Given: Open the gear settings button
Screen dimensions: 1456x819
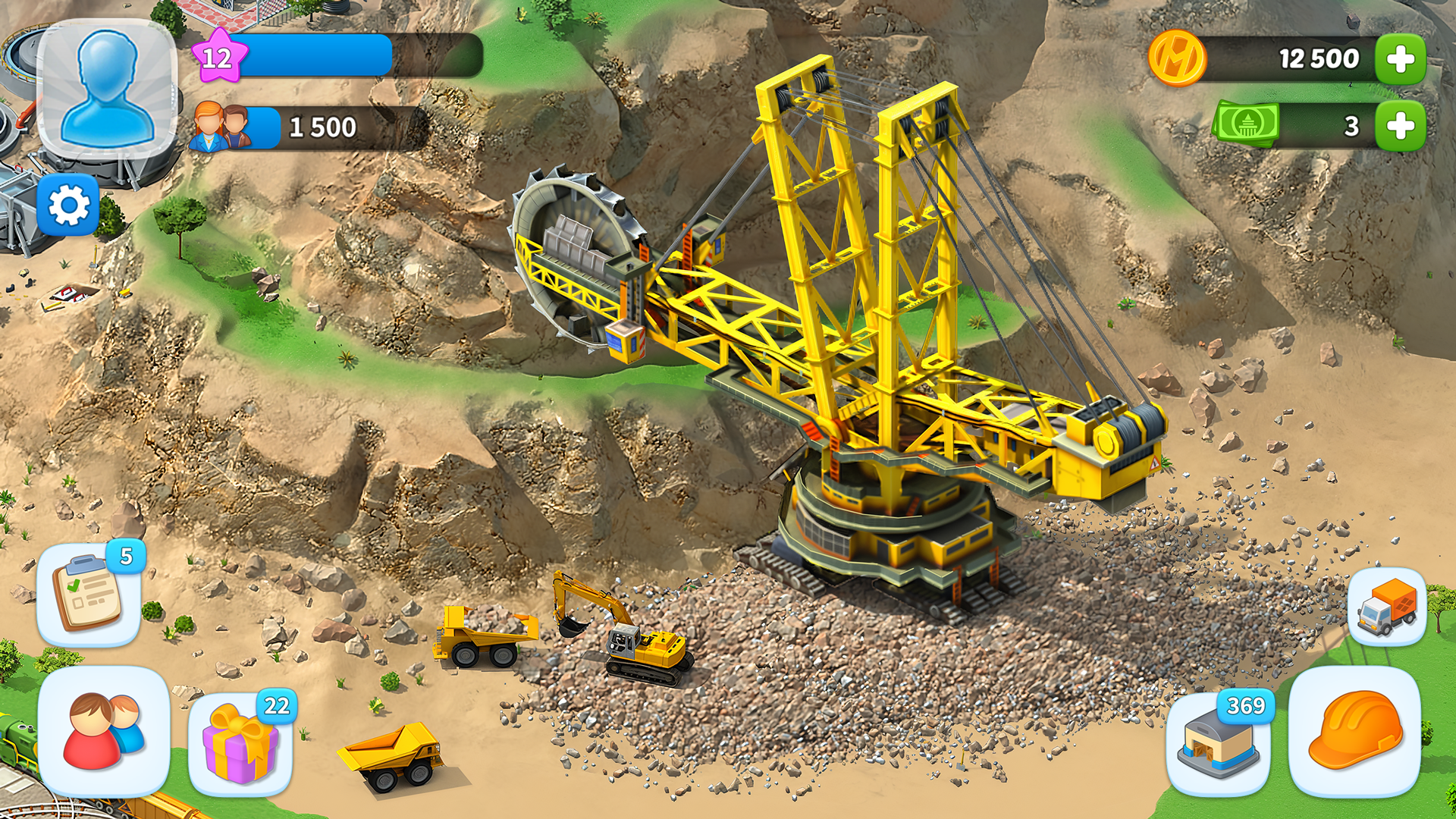Looking at the screenshot, I should [x=68, y=205].
